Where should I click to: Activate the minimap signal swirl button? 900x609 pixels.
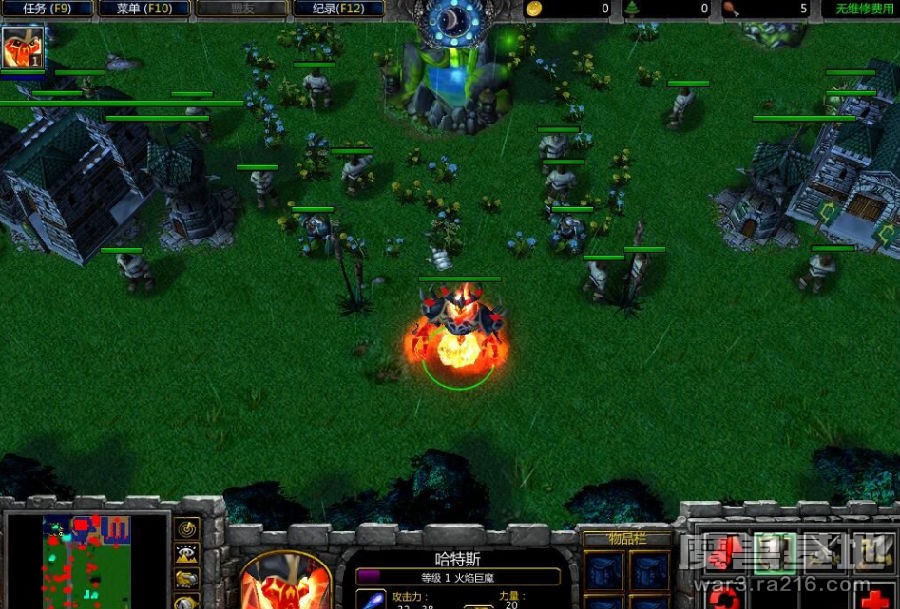pyautogui.click(x=187, y=528)
